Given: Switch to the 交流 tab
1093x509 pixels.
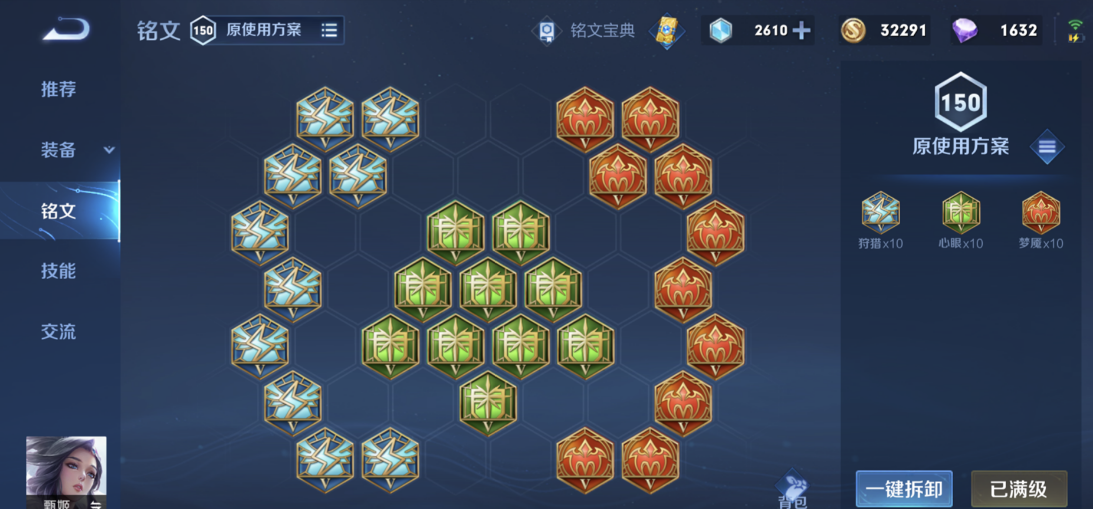Looking at the screenshot, I should [58, 332].
